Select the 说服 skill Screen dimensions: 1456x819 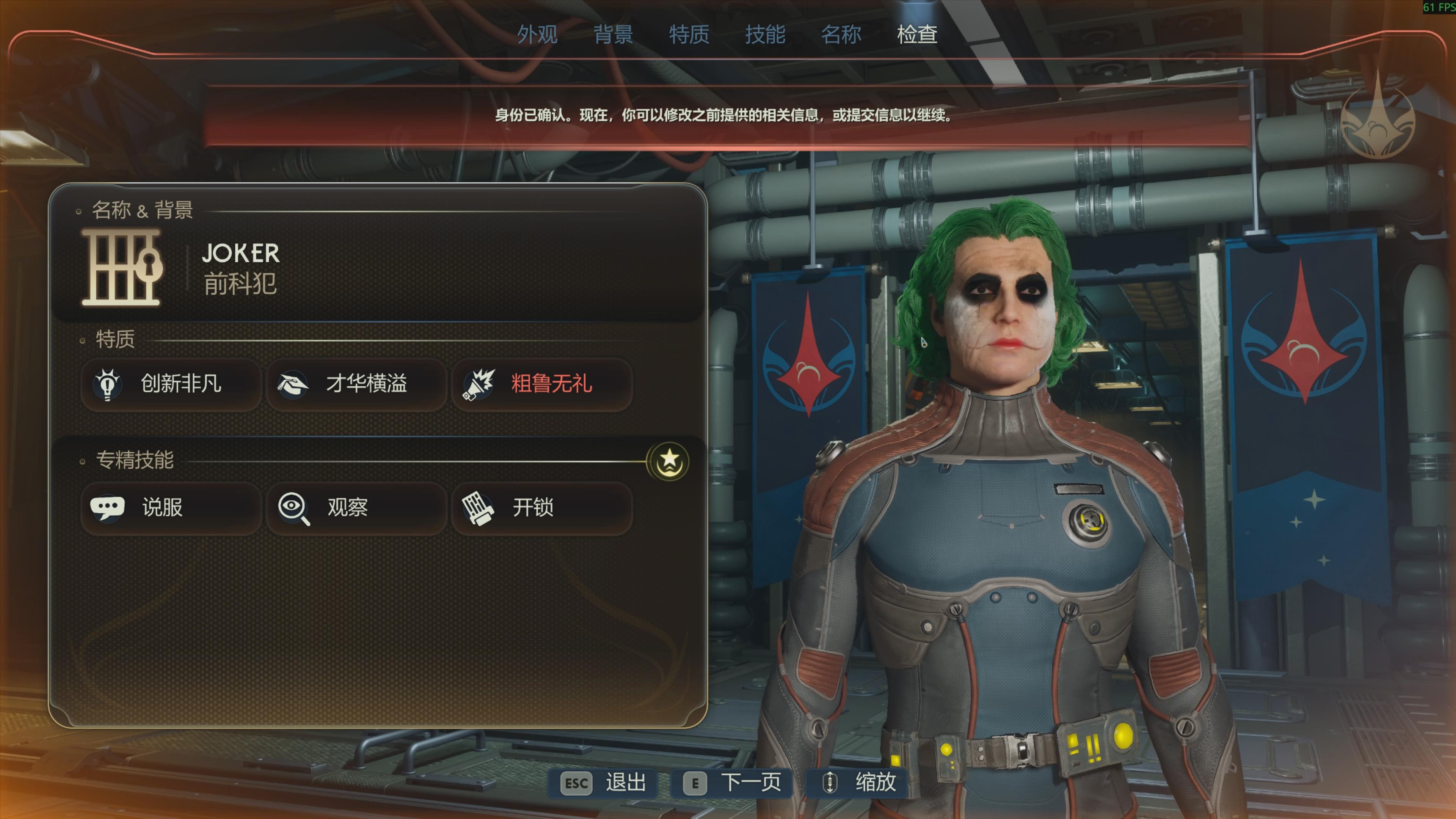click(171, 508)
